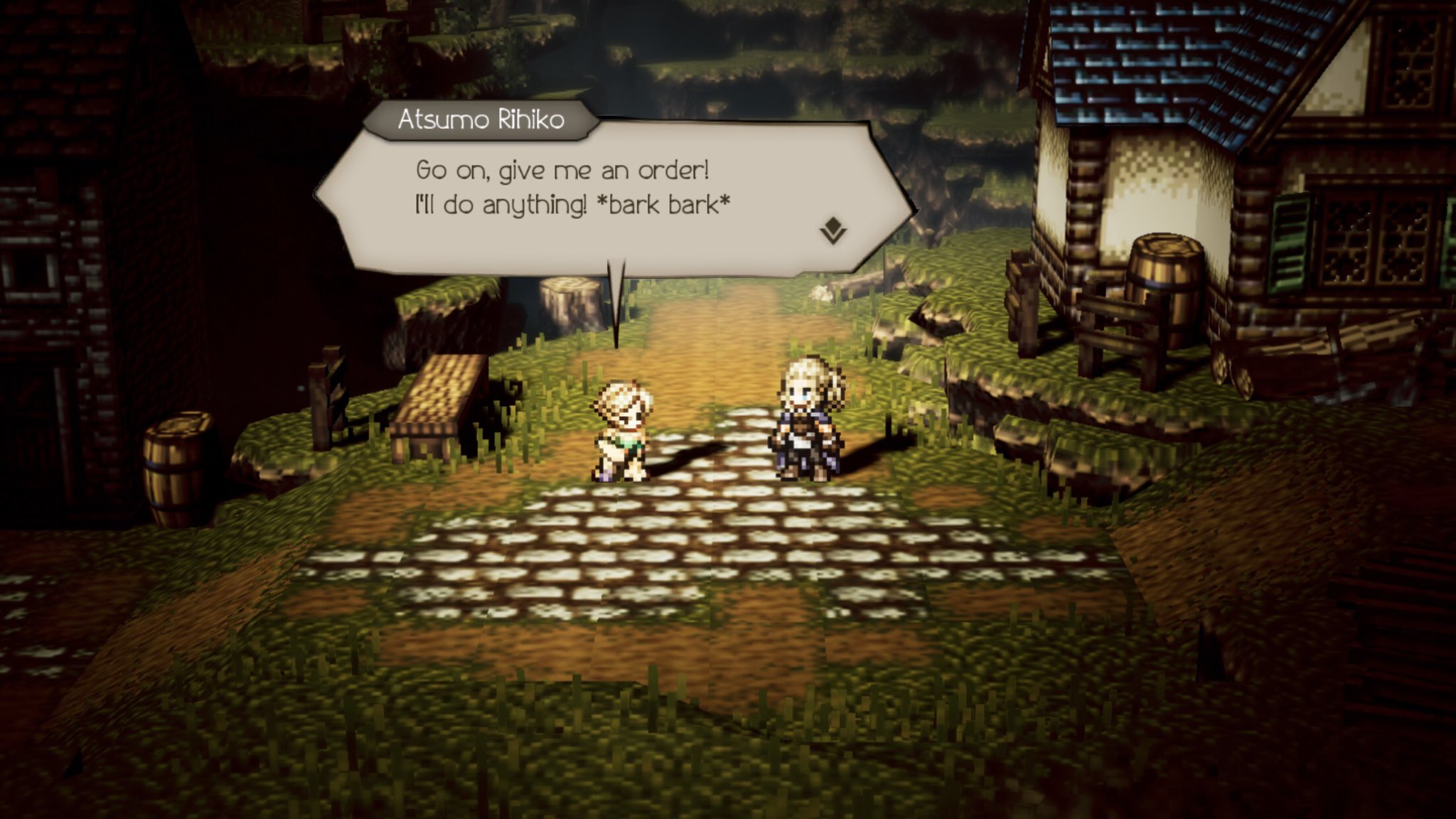Viewport: 1456px width, 819px height.
Task: Select the Atsumo Rihiko dialogue tab
Action: tap(481, 122)
